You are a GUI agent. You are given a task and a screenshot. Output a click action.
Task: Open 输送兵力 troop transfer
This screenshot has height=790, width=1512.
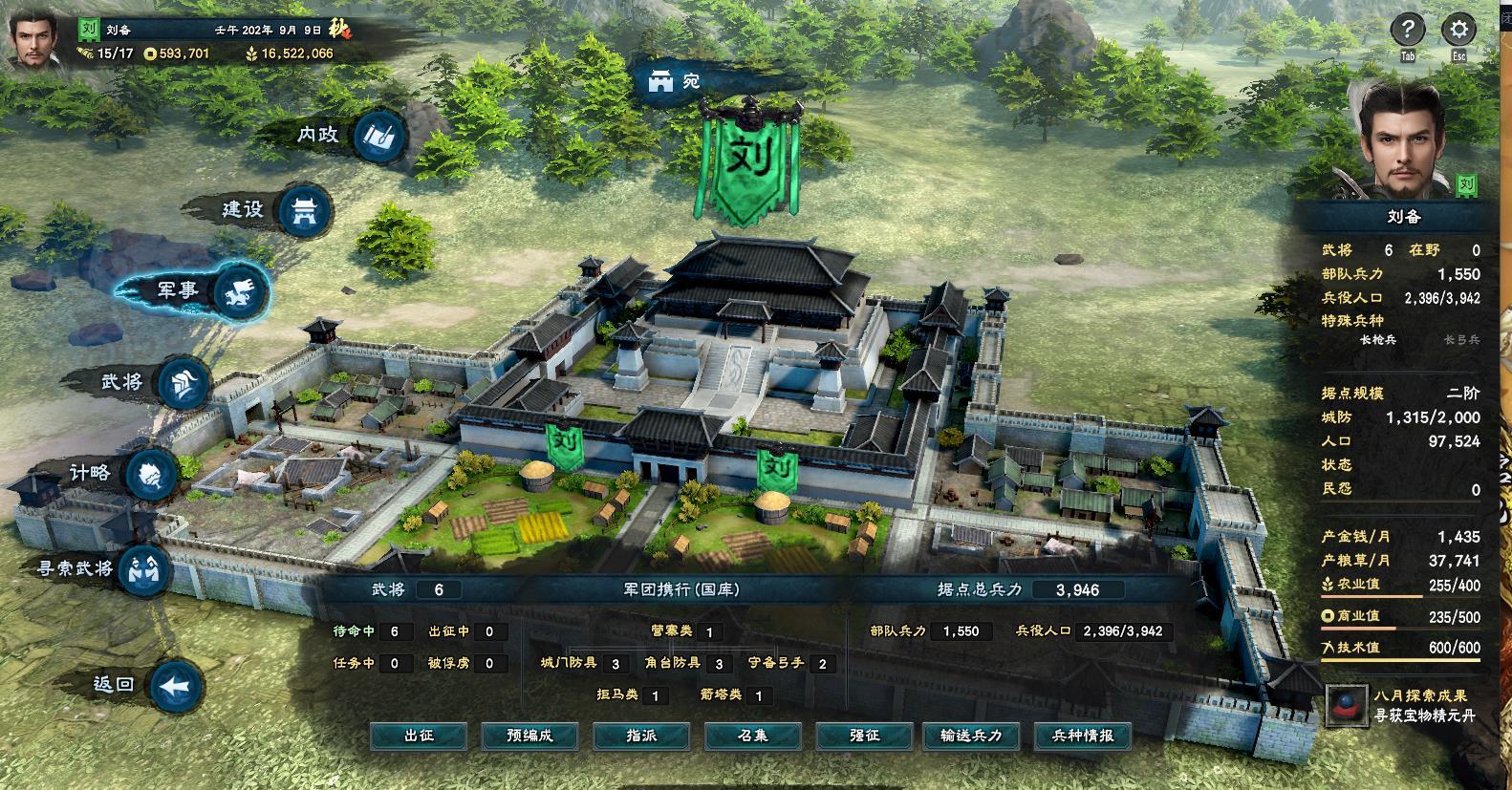pos(971,736)
